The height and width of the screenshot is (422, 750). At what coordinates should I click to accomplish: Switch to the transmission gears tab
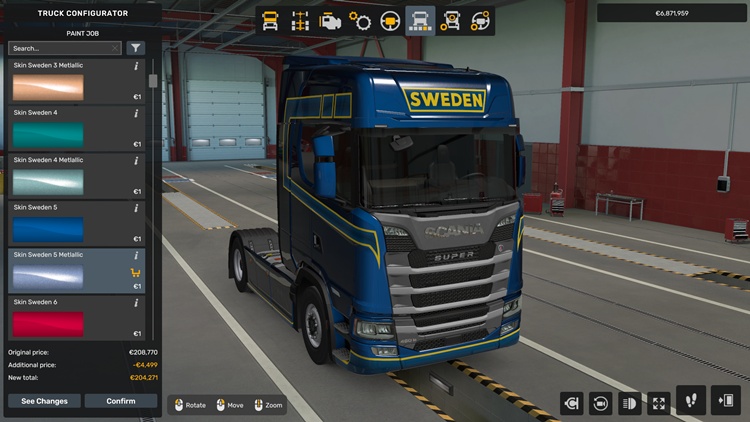pos(360,20)
